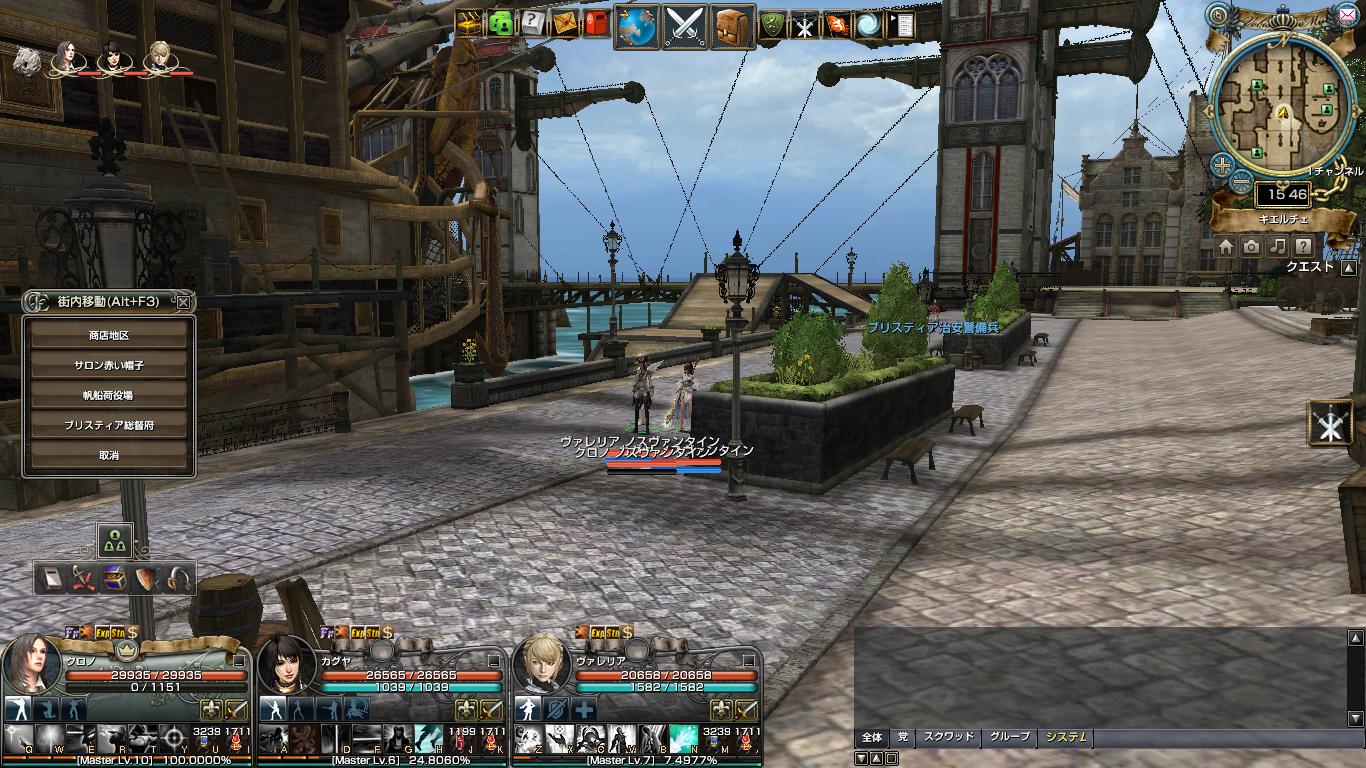The height and width of the screenshot is (768, 1366).
Task: Zoom out the minimap with minus button
Action: pyautogui.click(x=1240, y=181)
